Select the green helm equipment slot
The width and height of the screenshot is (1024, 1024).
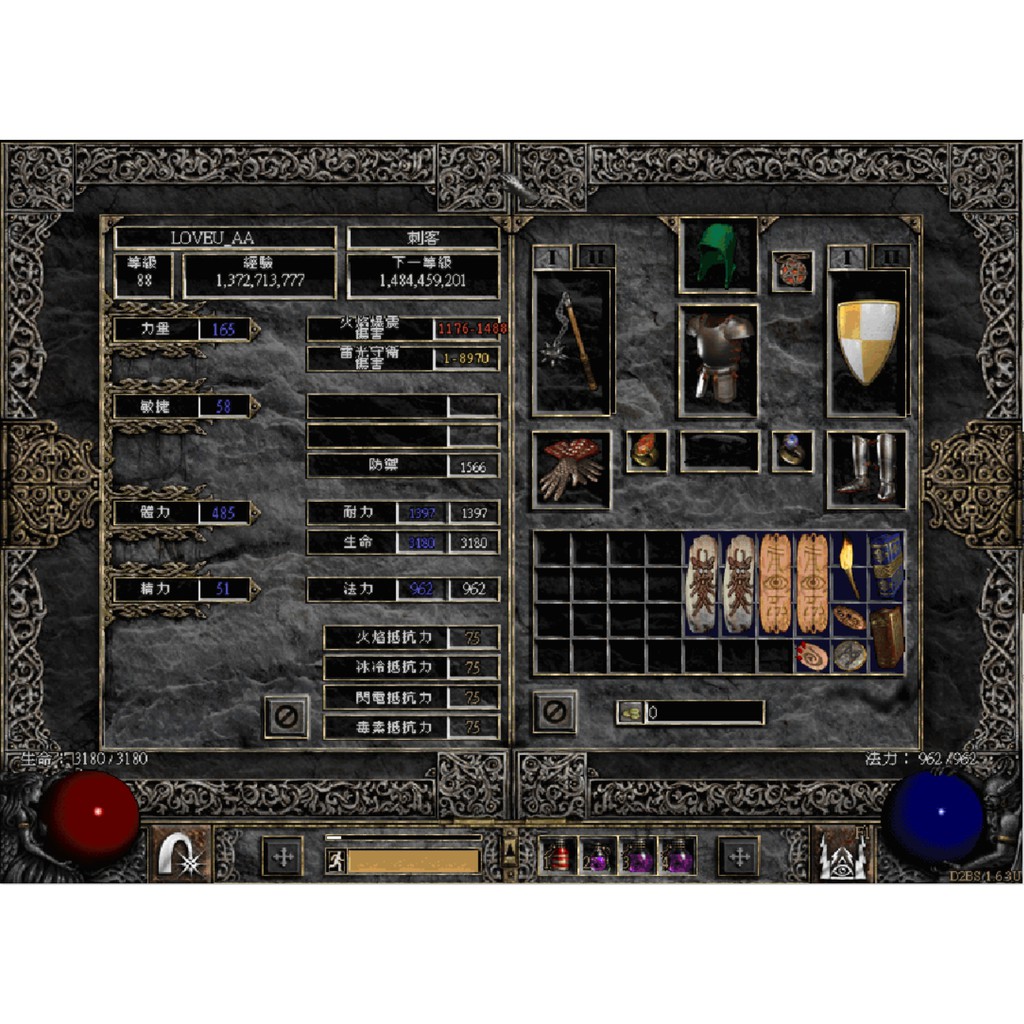(718, 256)
